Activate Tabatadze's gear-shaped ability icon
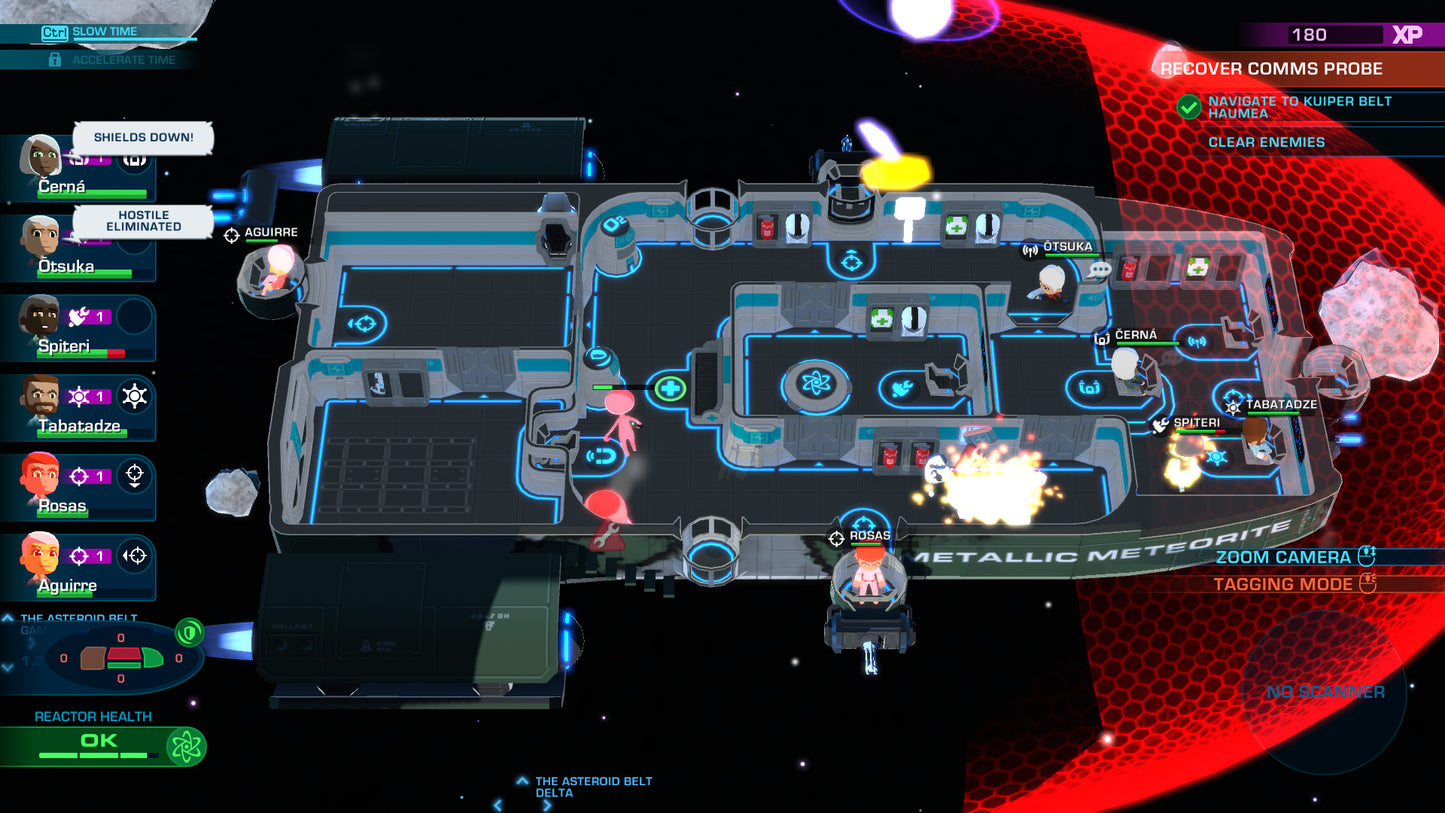The image size is (1445, 813). coord(135,397)
